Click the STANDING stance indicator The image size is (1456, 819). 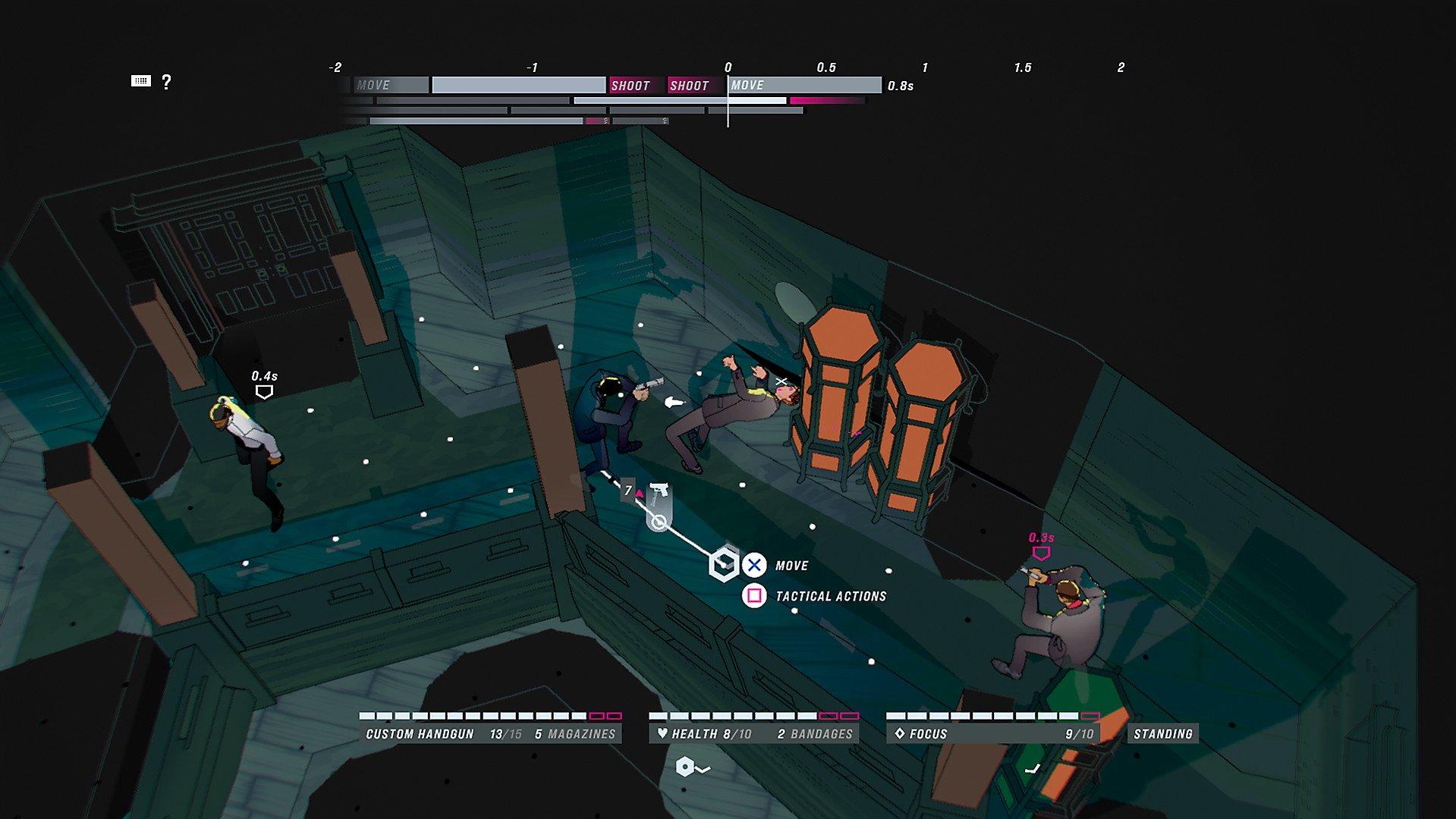pos(1162,733)
